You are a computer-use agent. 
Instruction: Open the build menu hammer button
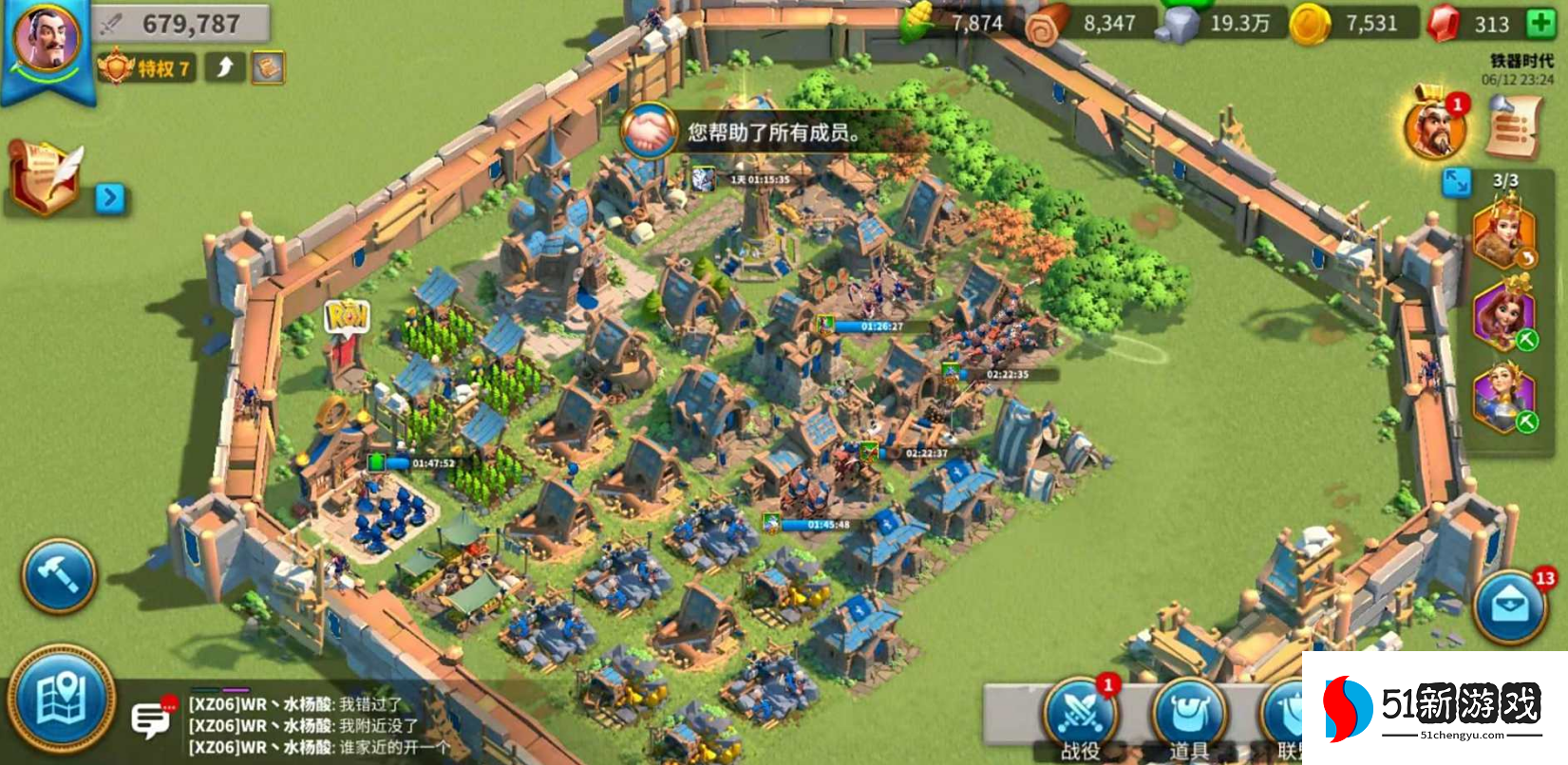[x=59, y=576]
